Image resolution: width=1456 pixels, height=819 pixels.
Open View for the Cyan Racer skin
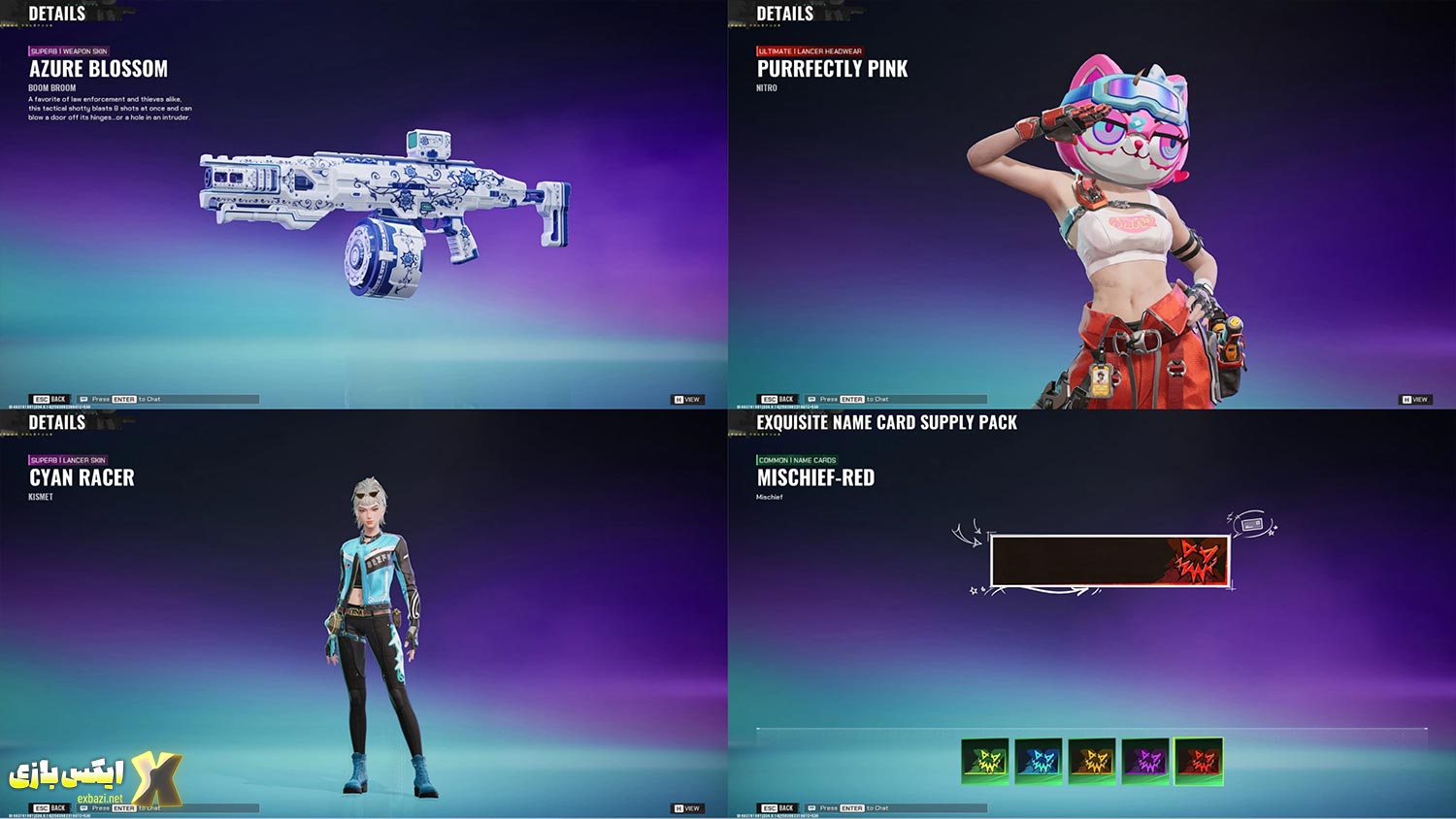pos(687,807)
